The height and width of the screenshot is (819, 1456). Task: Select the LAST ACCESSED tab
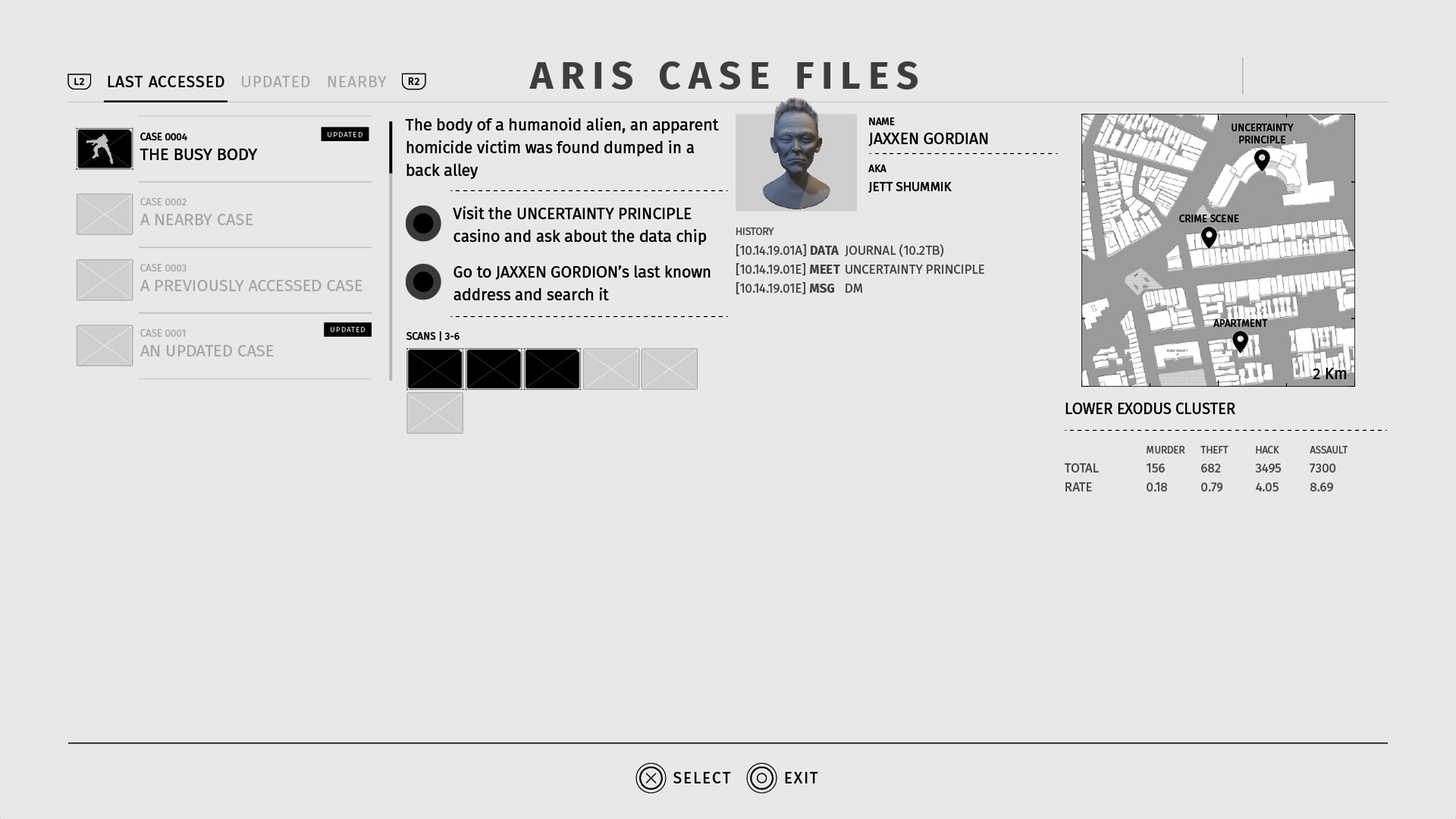[165, 81]
